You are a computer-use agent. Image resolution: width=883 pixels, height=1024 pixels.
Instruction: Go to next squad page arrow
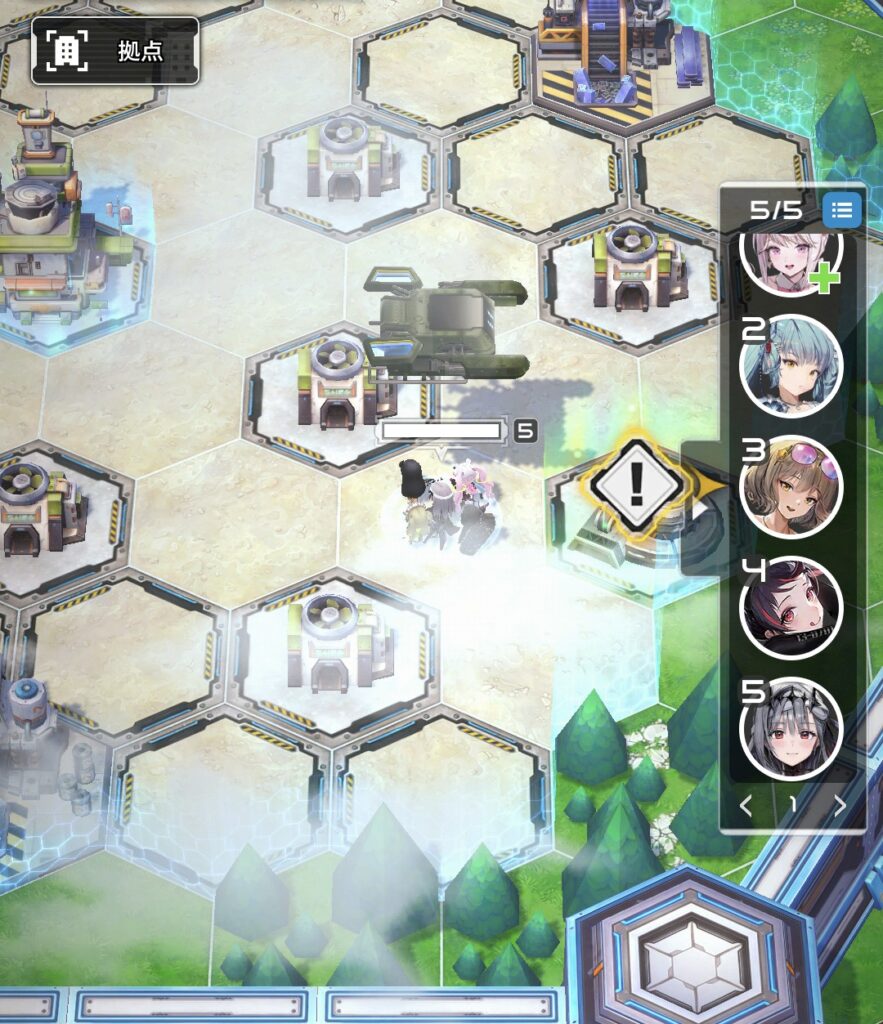point(840,806)
